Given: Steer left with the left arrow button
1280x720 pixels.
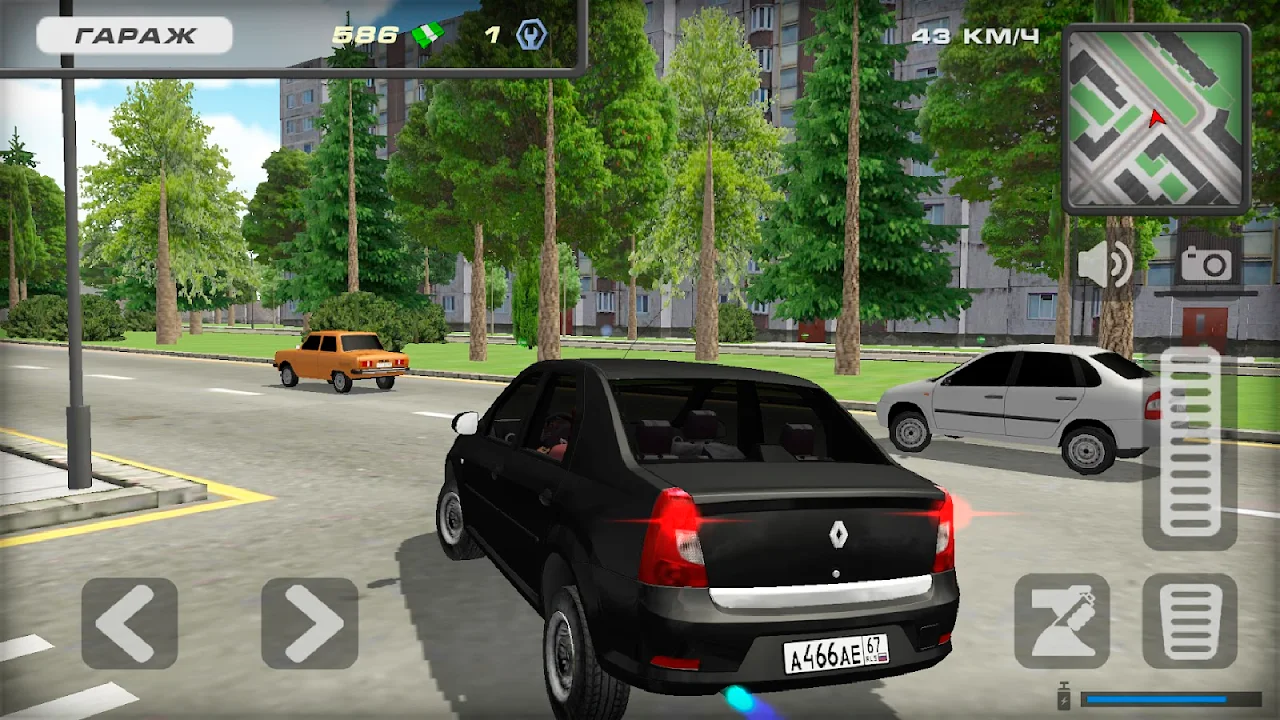Looking at the screenshot, I should [x=130, y=622].
